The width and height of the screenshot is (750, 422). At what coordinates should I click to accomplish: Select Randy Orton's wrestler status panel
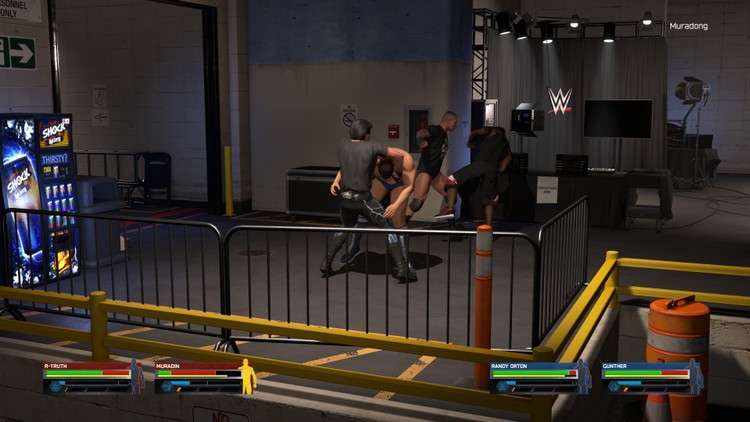540,377
